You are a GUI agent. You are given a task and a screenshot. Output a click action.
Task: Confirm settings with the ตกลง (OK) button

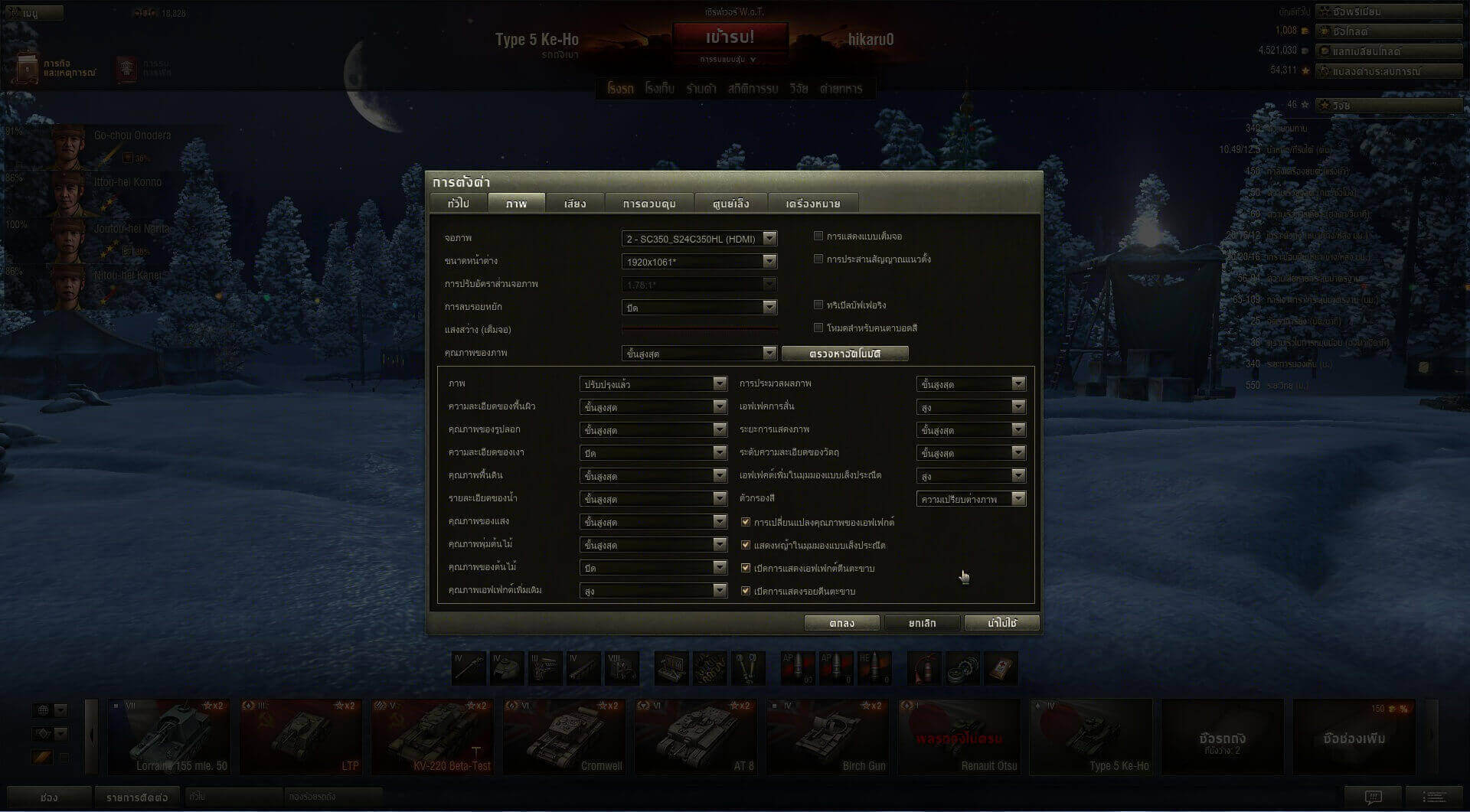(841, 623)
